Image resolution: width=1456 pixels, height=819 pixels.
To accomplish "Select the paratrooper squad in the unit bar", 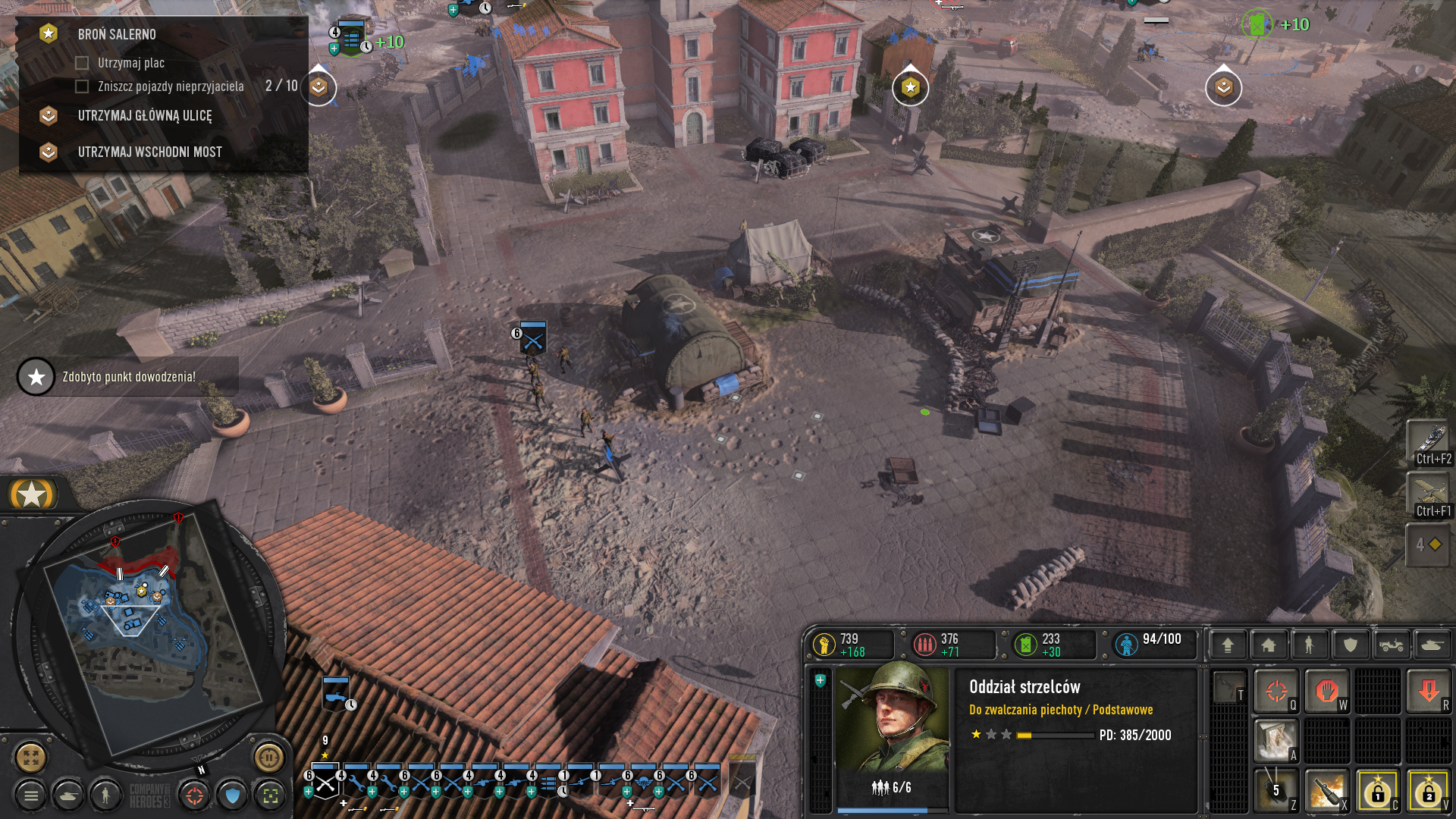I will tap(643, 783).
